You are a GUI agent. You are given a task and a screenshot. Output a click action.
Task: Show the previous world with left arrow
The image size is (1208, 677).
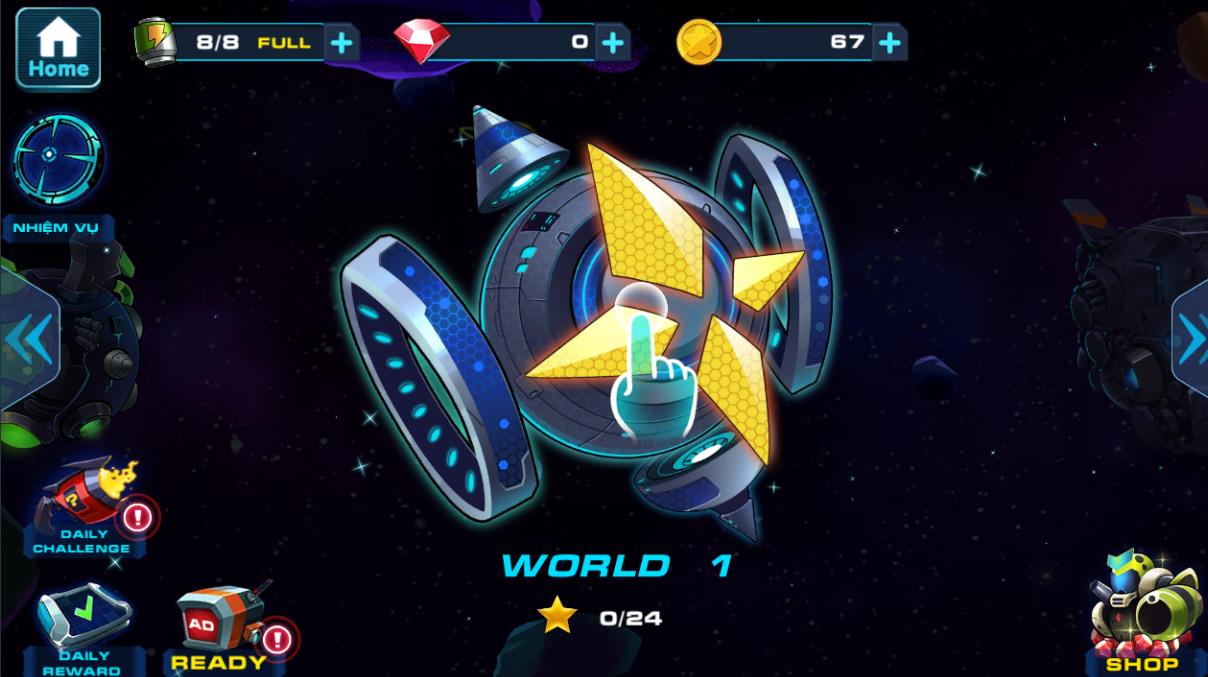point(28,340)
